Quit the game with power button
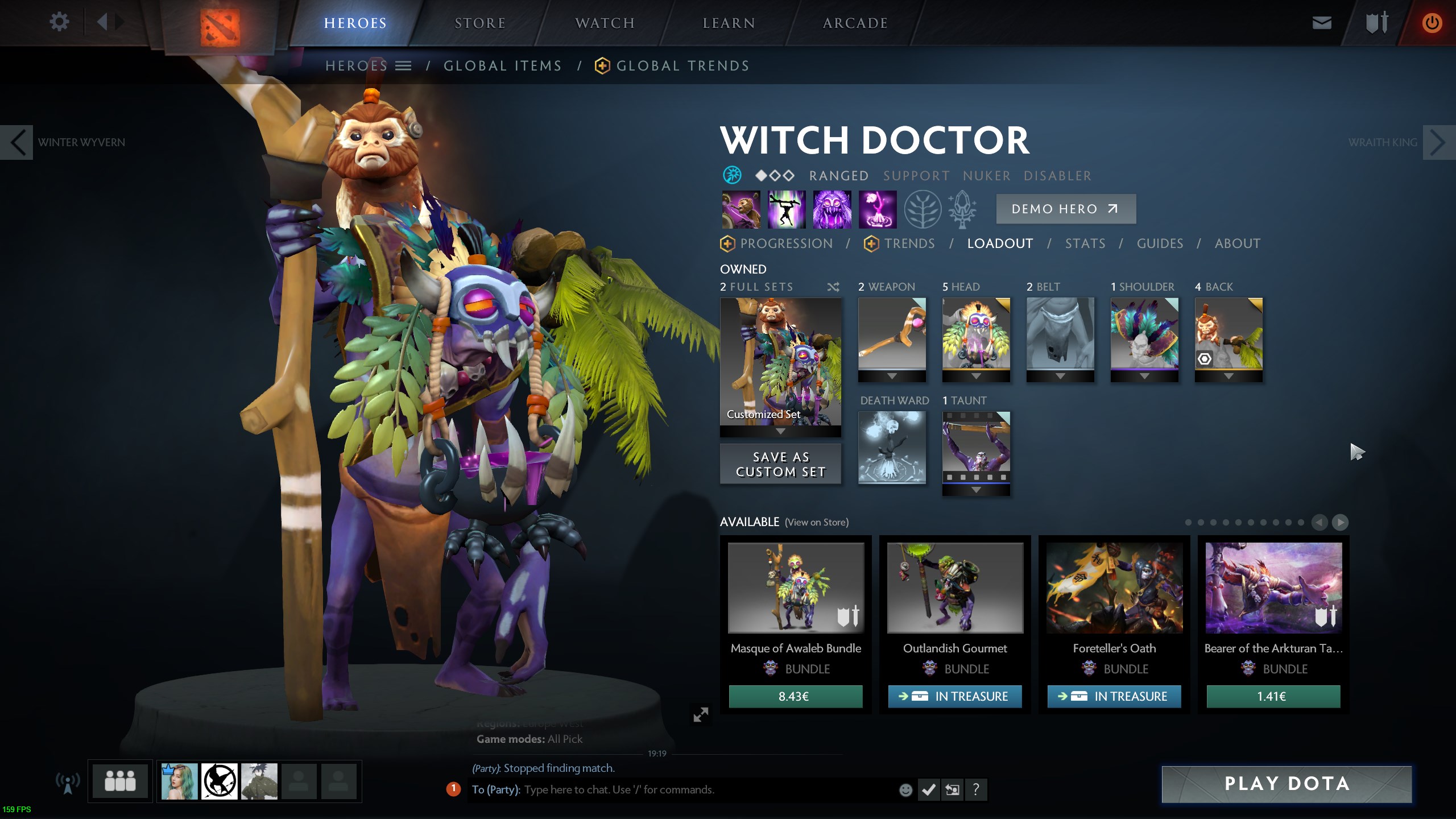Viewport: 1456px width, 819px height. 1432,23
